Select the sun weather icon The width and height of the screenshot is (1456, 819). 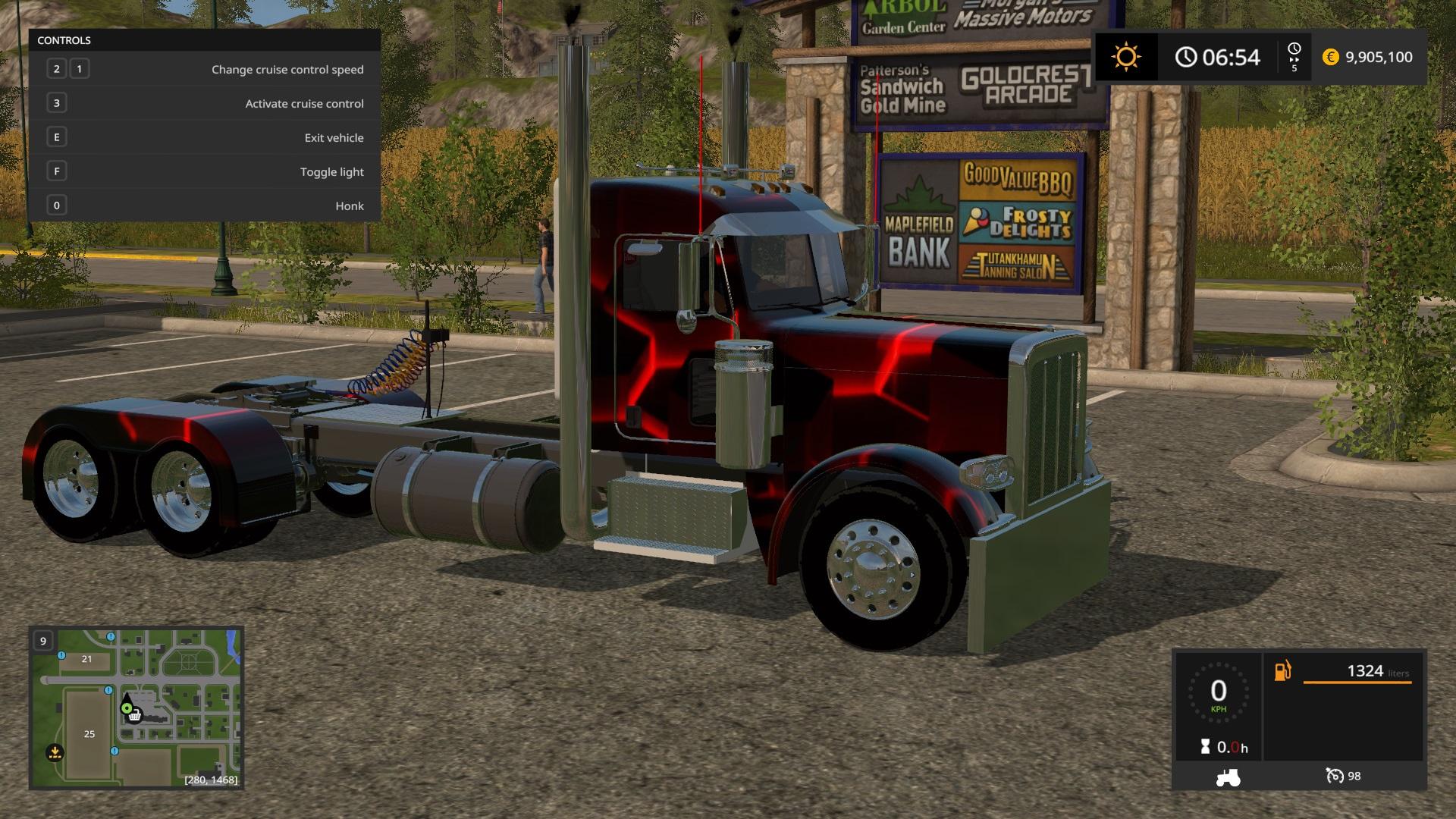1126,57
